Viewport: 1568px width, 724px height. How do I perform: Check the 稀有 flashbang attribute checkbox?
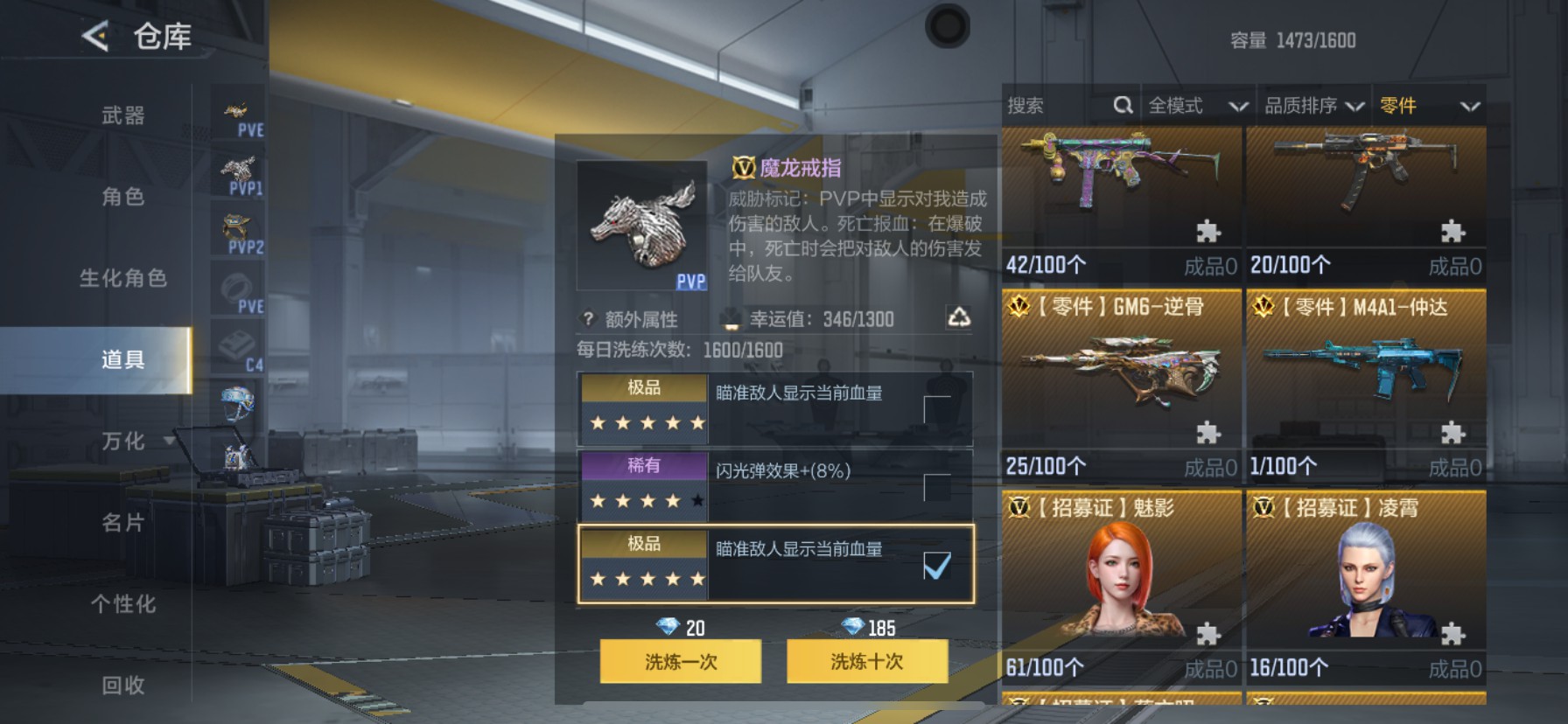[x=936, y=490]
